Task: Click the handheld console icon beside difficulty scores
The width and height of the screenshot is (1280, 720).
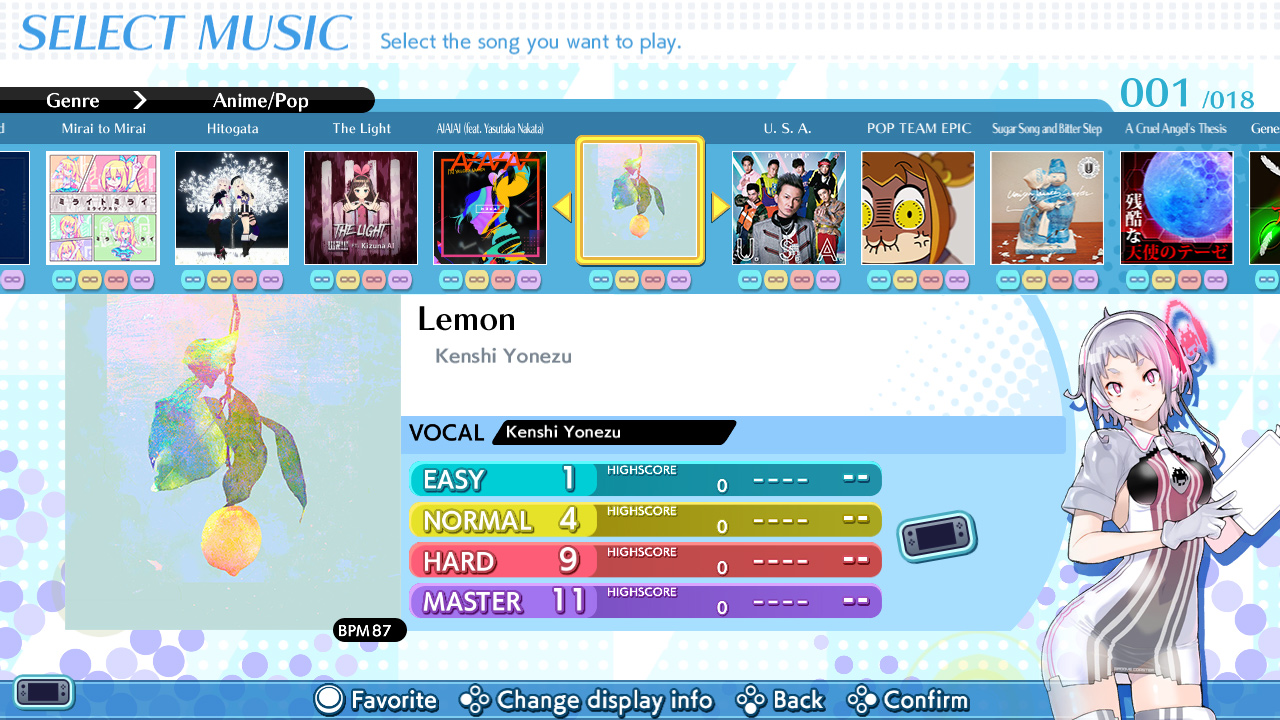Action: click(936, 536)
